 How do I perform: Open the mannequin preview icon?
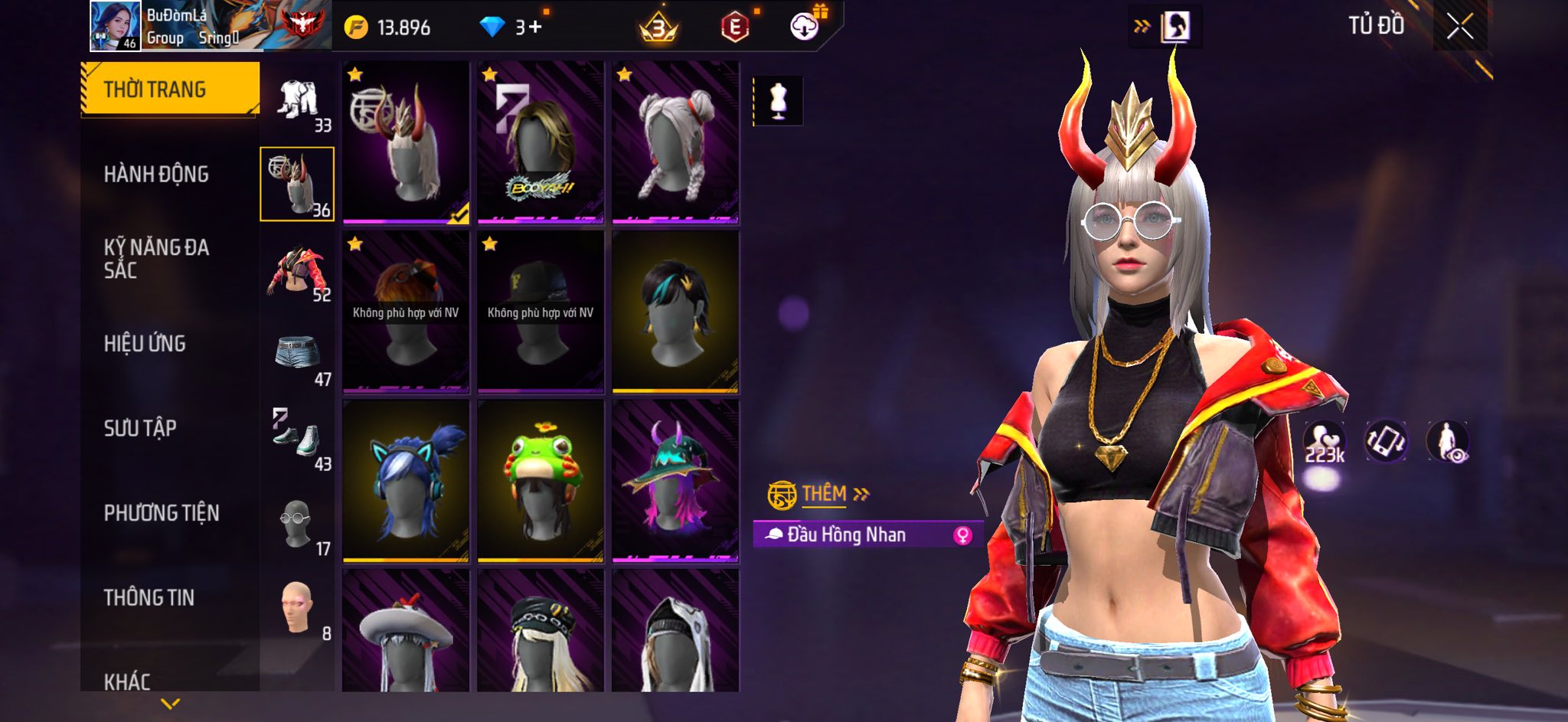pyautogui.click(x=778, y=100)
